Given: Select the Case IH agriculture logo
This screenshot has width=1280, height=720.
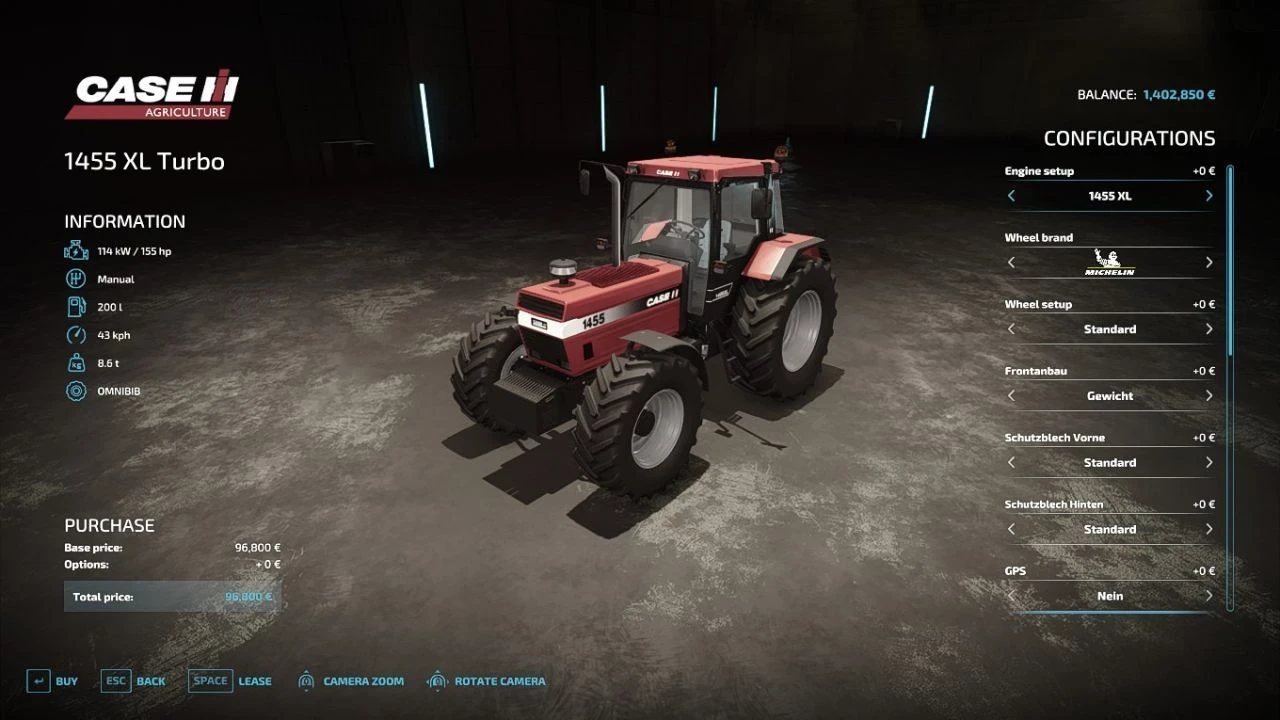Looking at the screenshot, I should point(152,94).
